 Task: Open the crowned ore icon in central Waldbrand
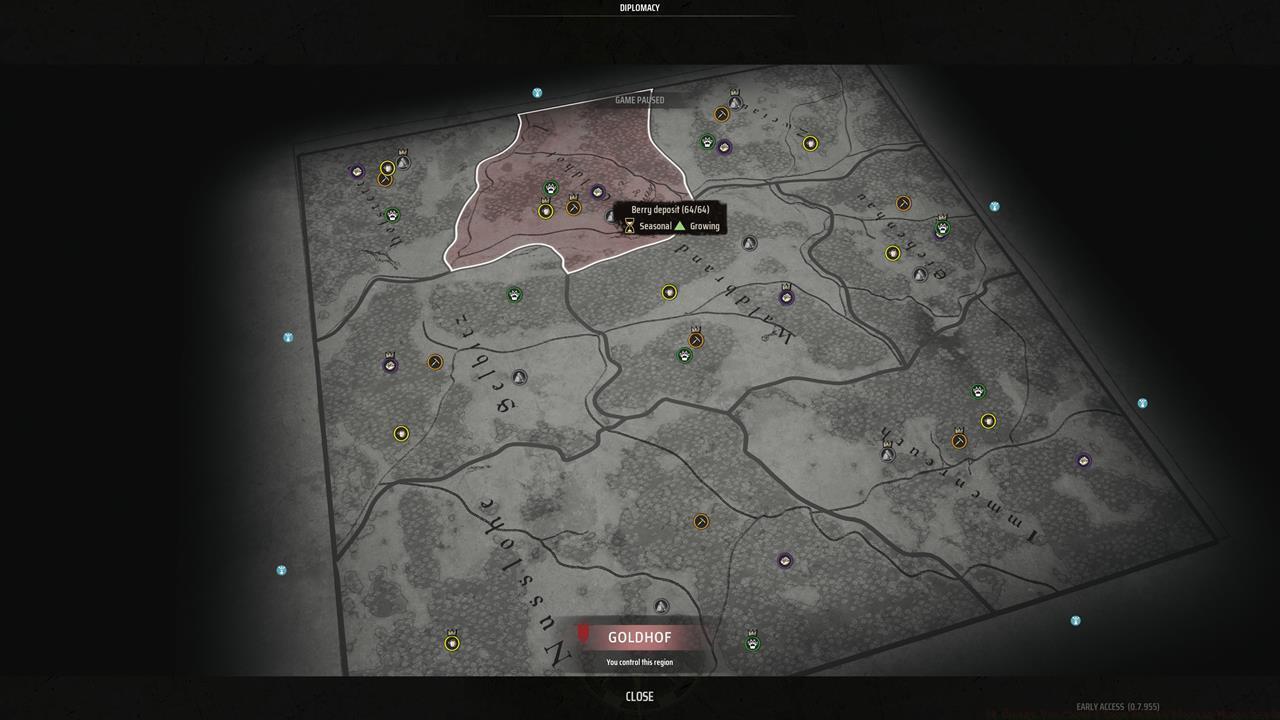696,340
